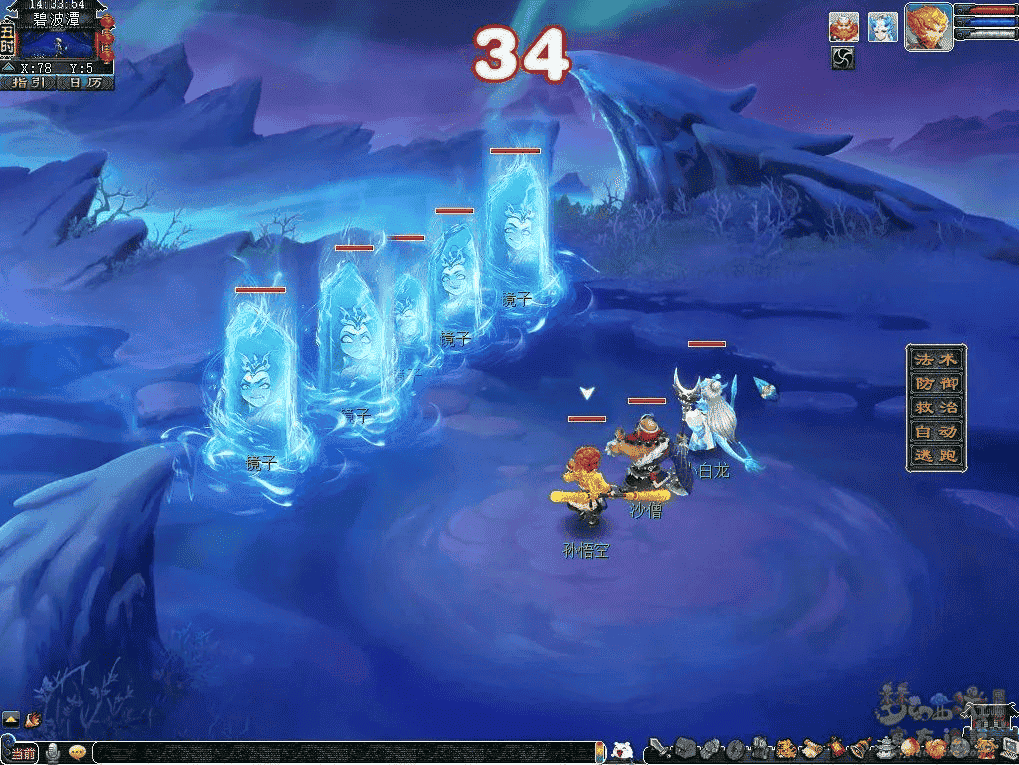Open the speech bubble chat icon
Viewport: 1019px width, 765px height.
pyautogui.click(x=76, y=752)
